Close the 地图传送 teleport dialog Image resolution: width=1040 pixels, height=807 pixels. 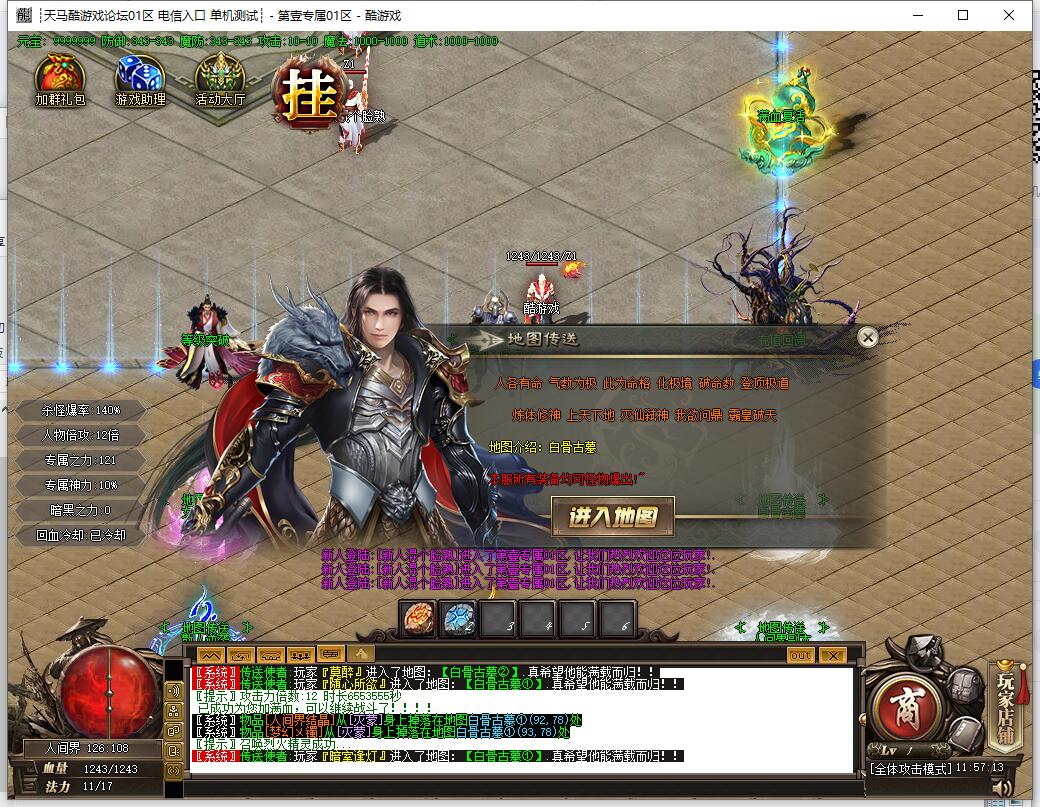click(x=868, y=338)
